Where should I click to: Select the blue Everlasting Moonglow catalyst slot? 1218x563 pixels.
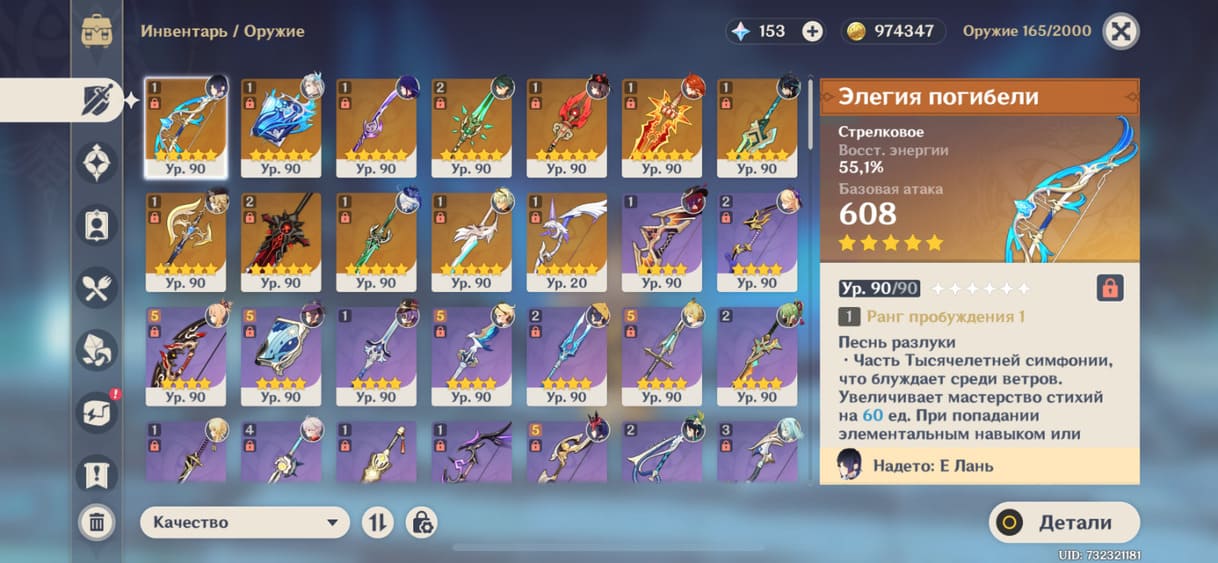coord(281,127)
